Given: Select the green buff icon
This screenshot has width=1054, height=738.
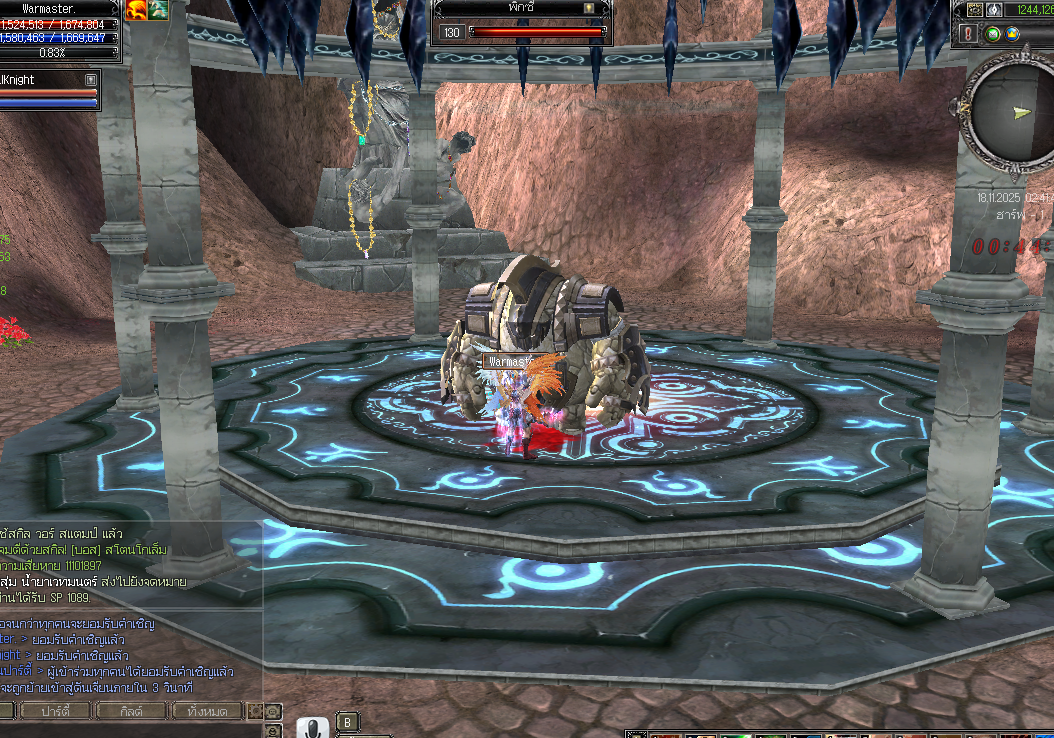Looking at the screenshot, I should (x=158, y=10).
